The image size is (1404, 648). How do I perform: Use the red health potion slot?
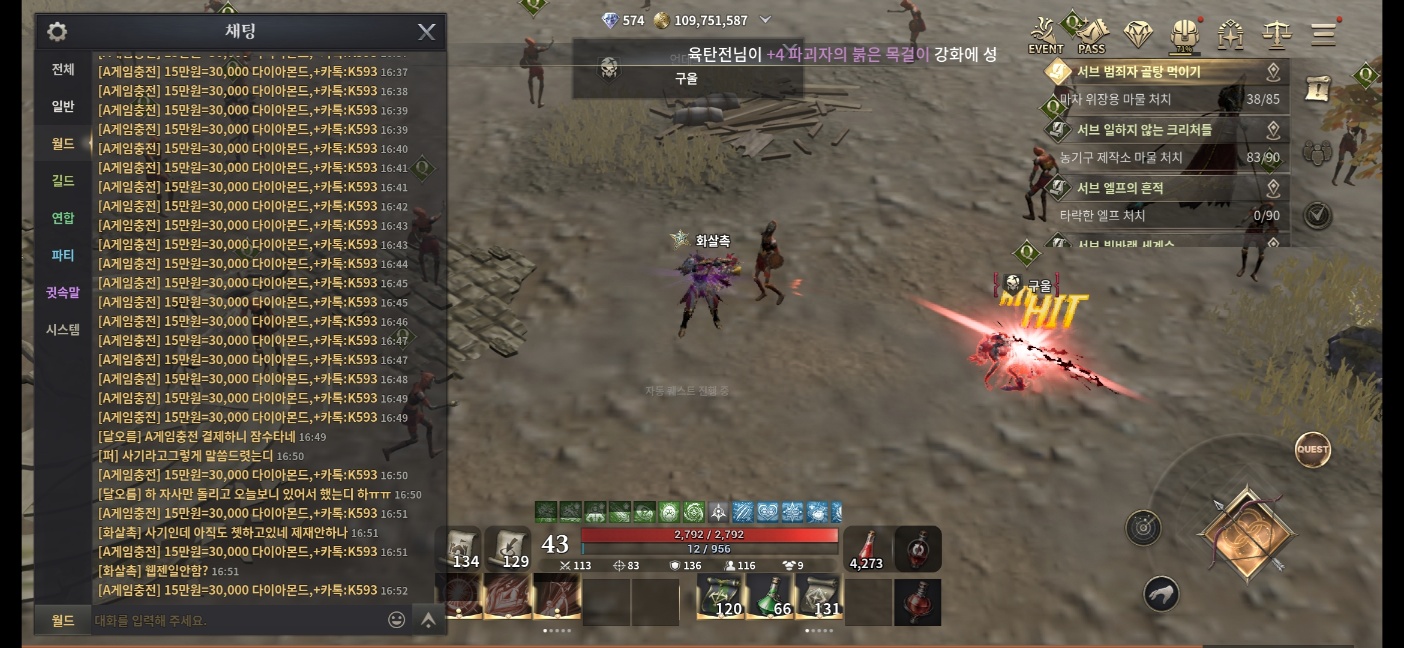pos(868,548)
